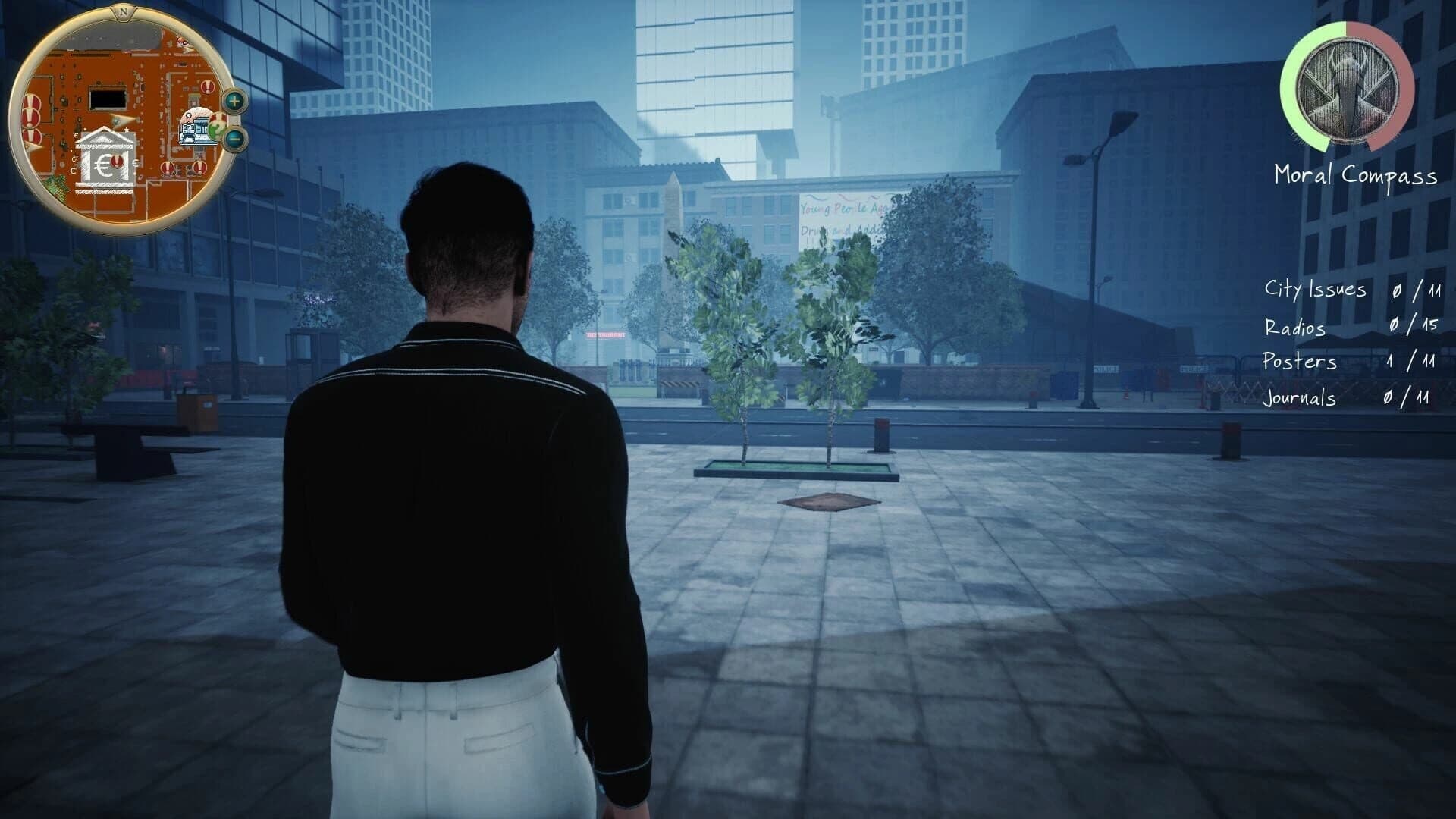Viewport: 1456px width, 819px height.
Task: Select the tram station icon on the minimap
Action: point(193,129)
